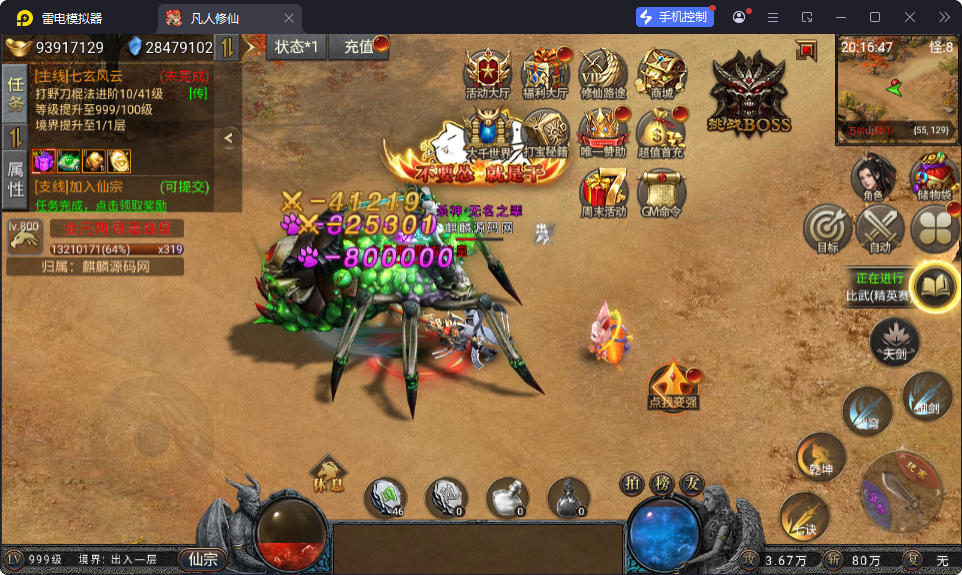
Task: Toggle 自动 auto-battle crossed swords
Action: pos(879,228)
